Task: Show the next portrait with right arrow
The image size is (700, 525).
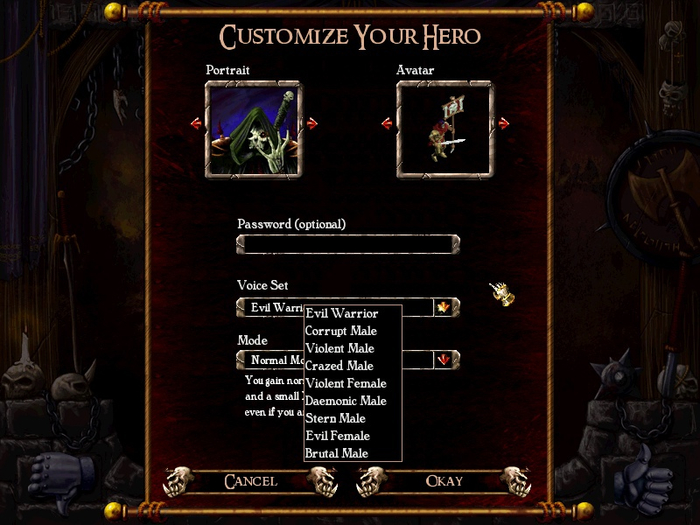Action: (x=312, y=123)
